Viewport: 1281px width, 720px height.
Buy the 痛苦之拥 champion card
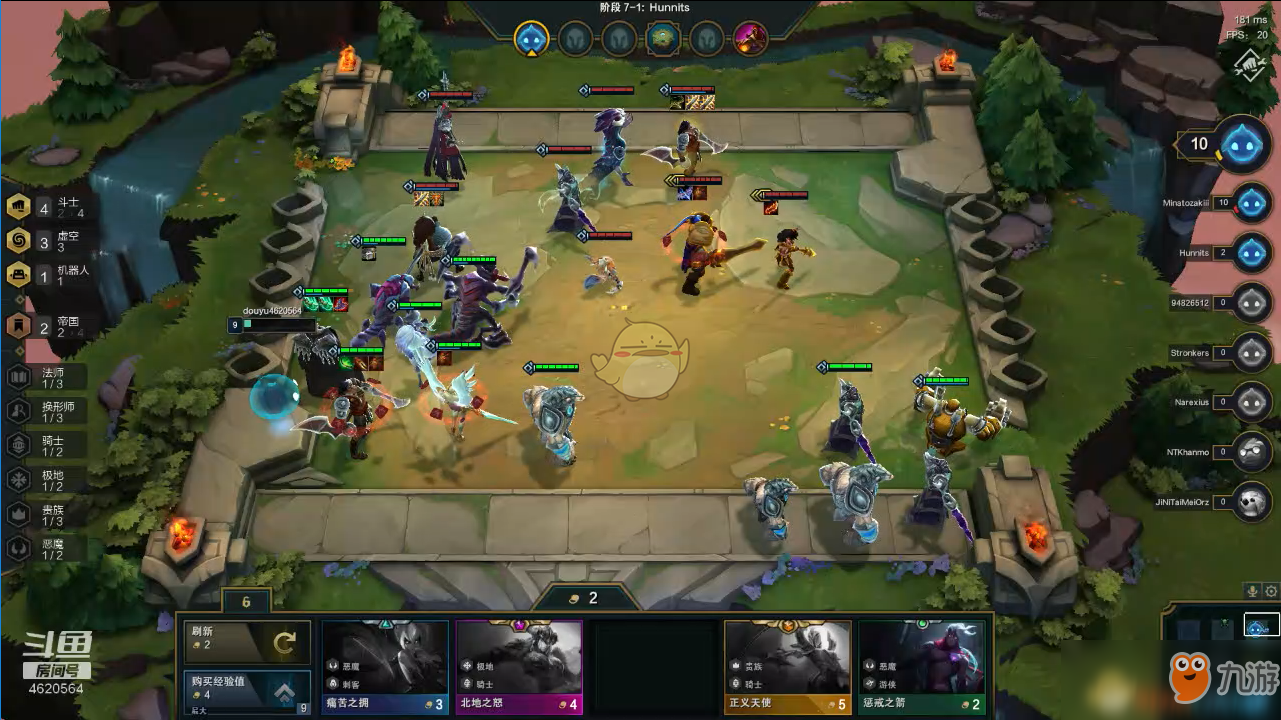pyautogui.click(x=385, y=667)
